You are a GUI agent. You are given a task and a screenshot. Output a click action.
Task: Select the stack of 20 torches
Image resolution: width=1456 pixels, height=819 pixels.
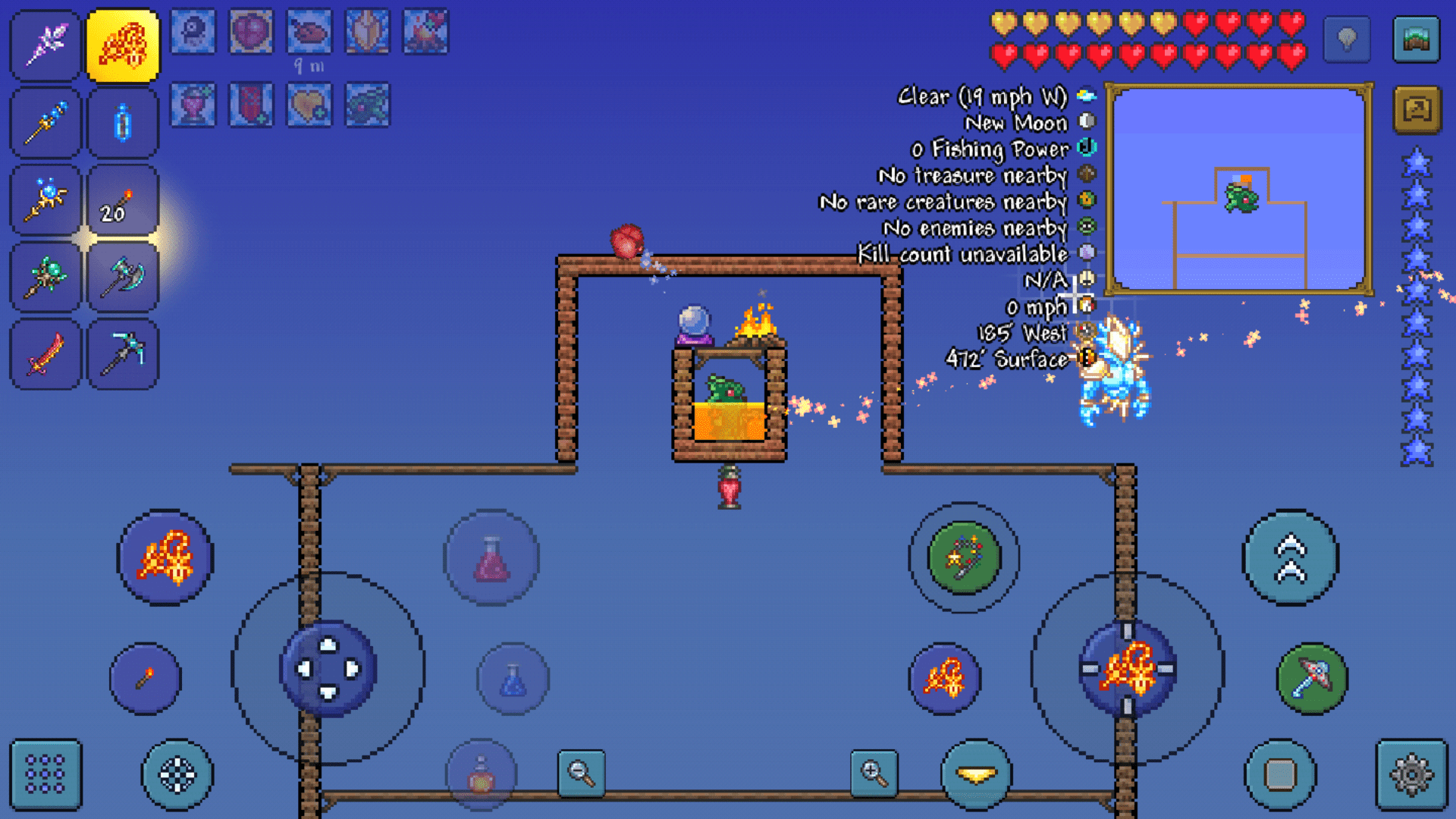[124, 200]
